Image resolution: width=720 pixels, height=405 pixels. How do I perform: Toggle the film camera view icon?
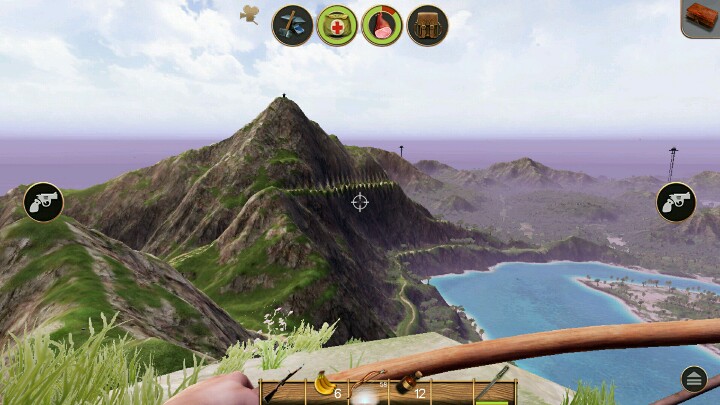[x=250, y=14]
